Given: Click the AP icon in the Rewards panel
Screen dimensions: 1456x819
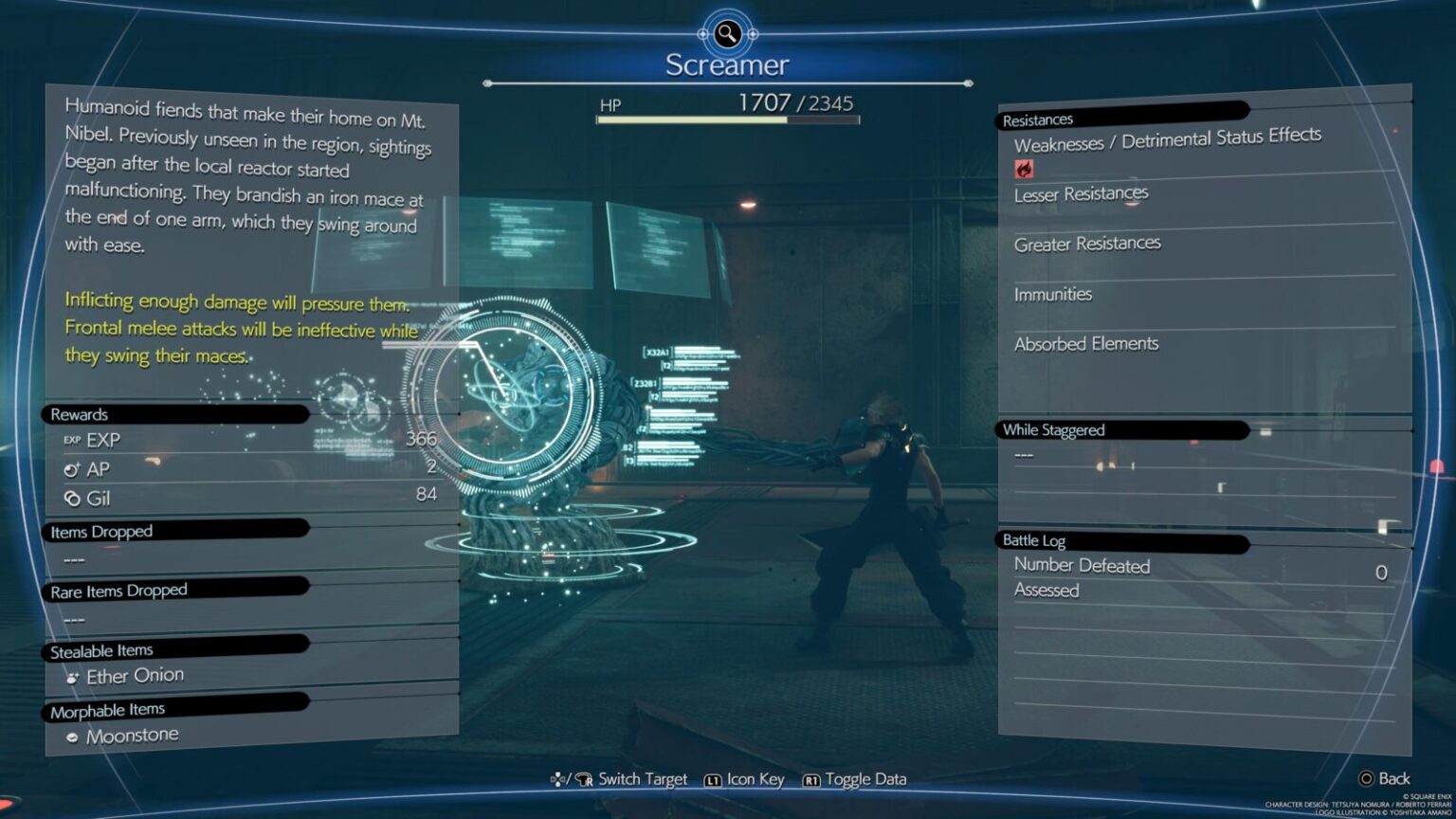Looking at the screenshot, I should 72,468.
